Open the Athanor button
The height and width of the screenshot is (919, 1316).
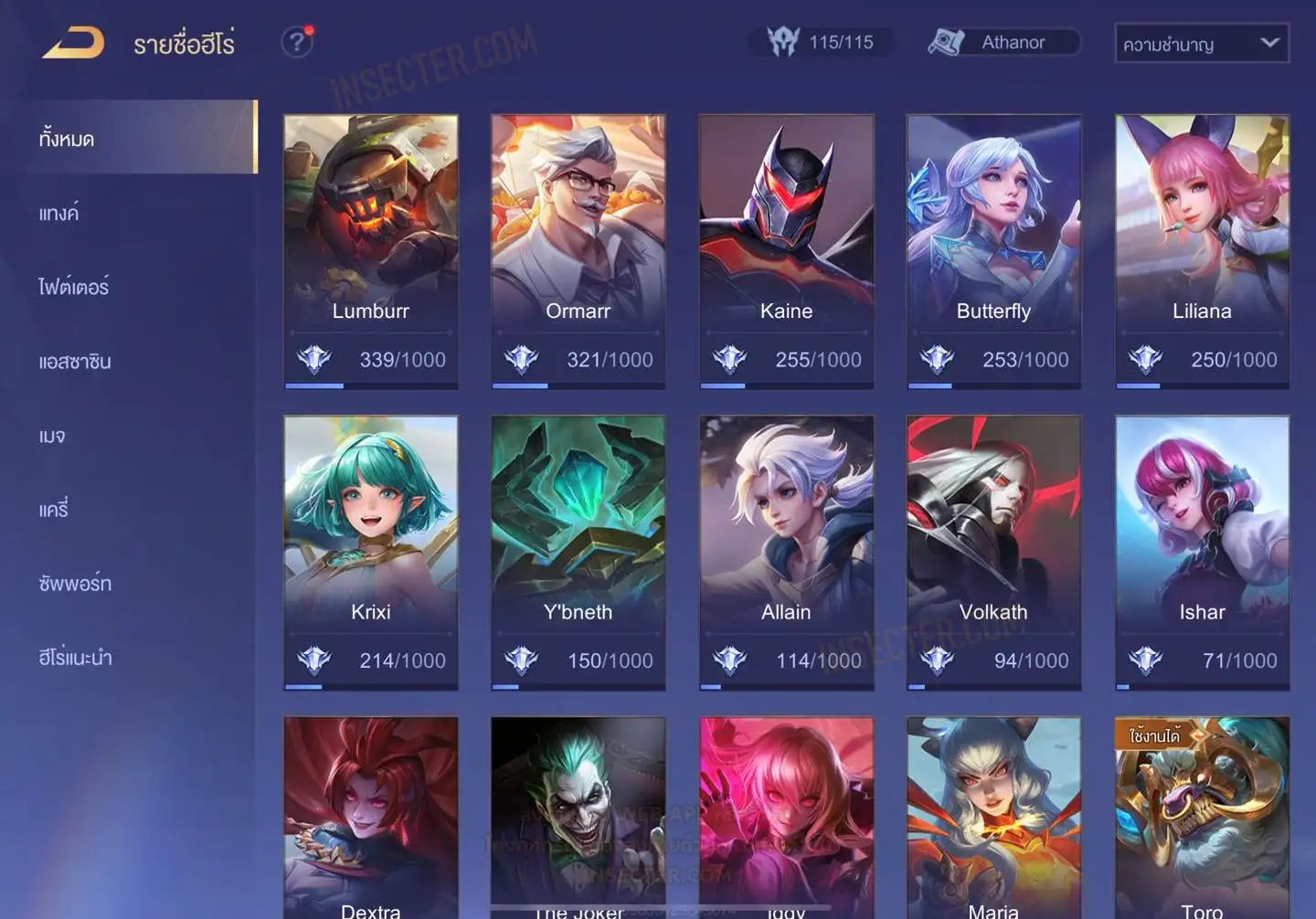(x=1003, y=42)
